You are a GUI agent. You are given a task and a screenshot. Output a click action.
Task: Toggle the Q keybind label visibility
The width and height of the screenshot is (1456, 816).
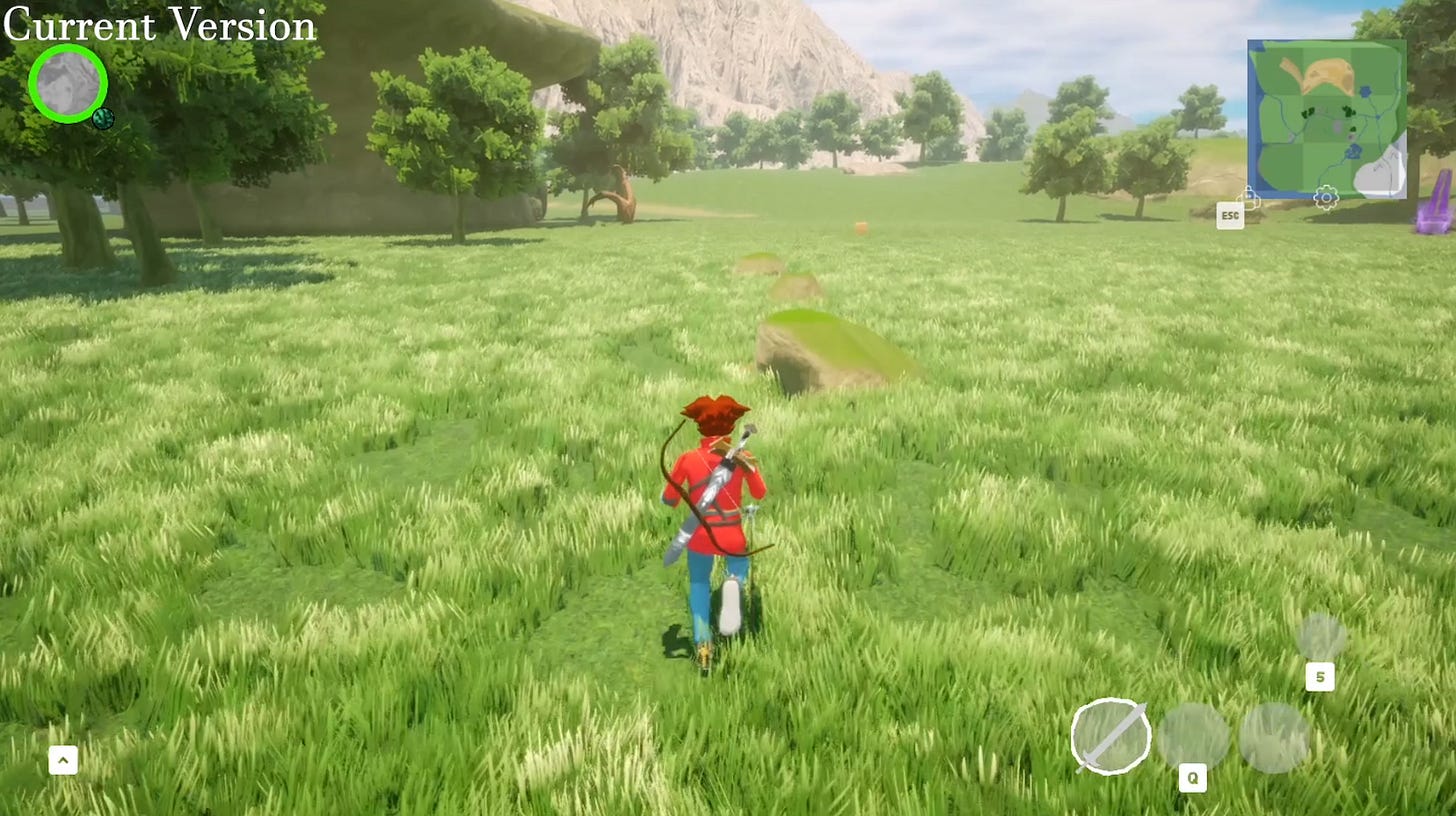click(x=1192, y=778)
